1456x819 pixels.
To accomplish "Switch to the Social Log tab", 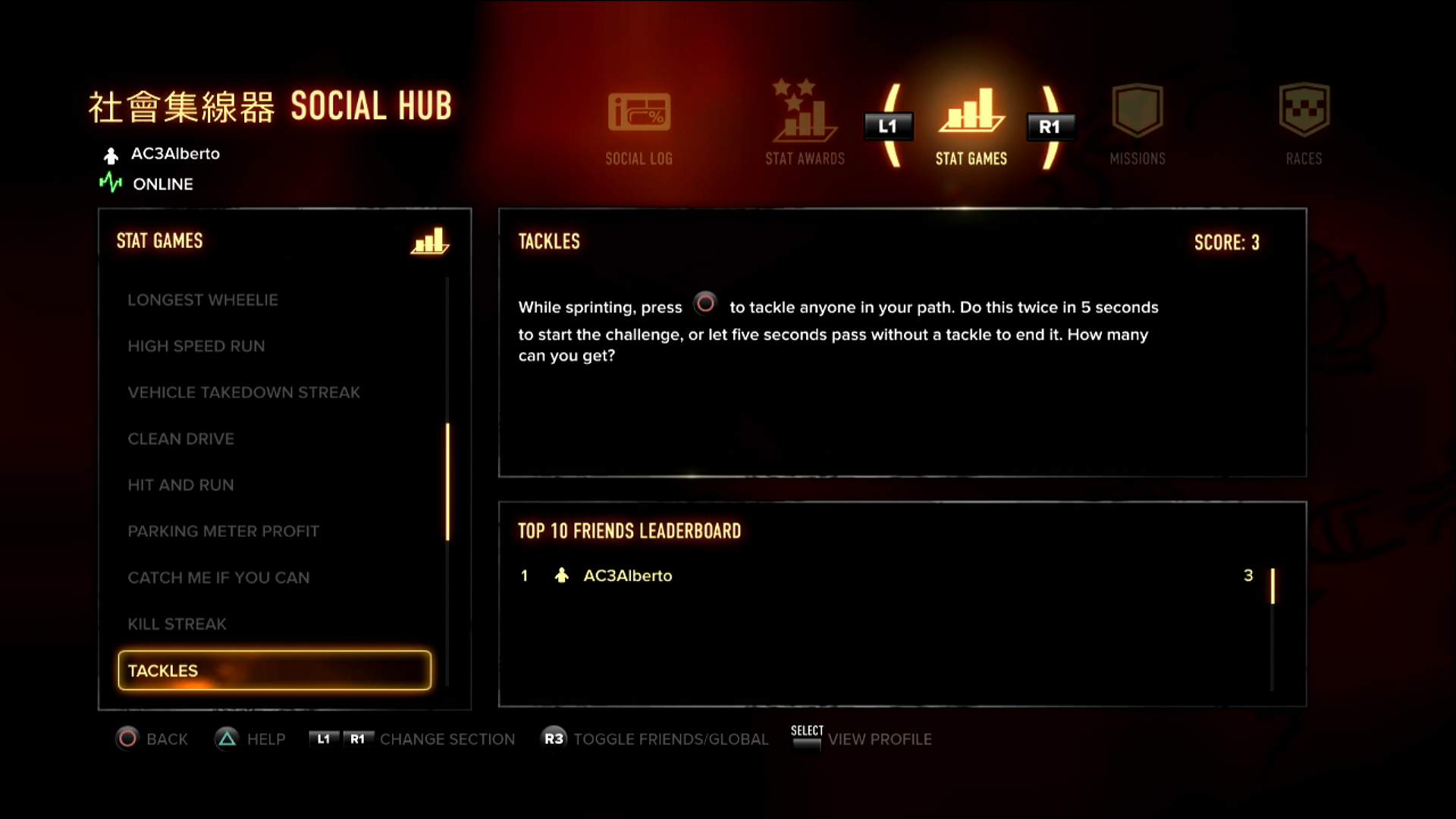I will pyautogui.click(x=639, y=127).
